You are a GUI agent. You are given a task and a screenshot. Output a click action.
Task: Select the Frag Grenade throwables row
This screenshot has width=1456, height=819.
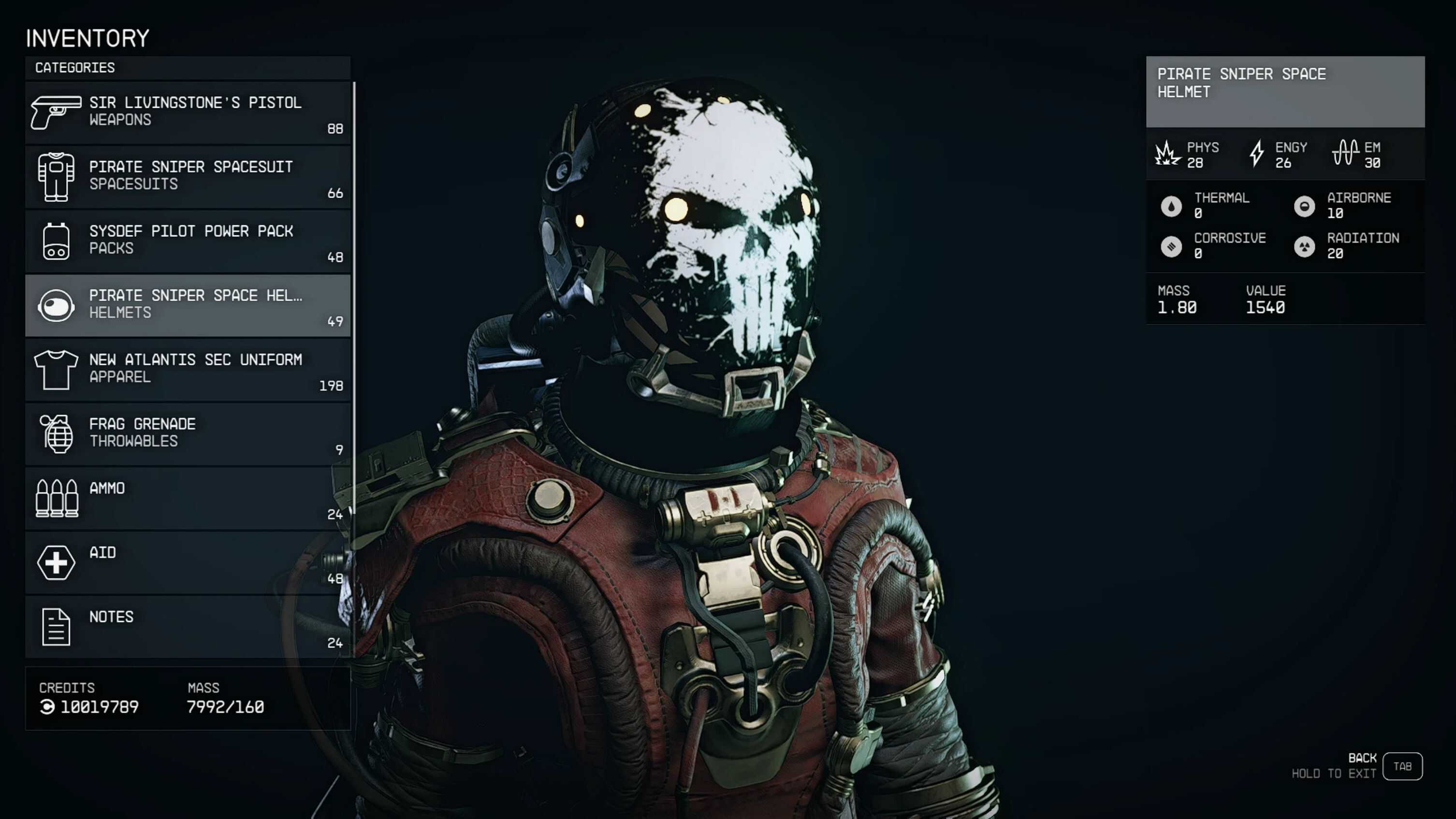pos(188,433)
